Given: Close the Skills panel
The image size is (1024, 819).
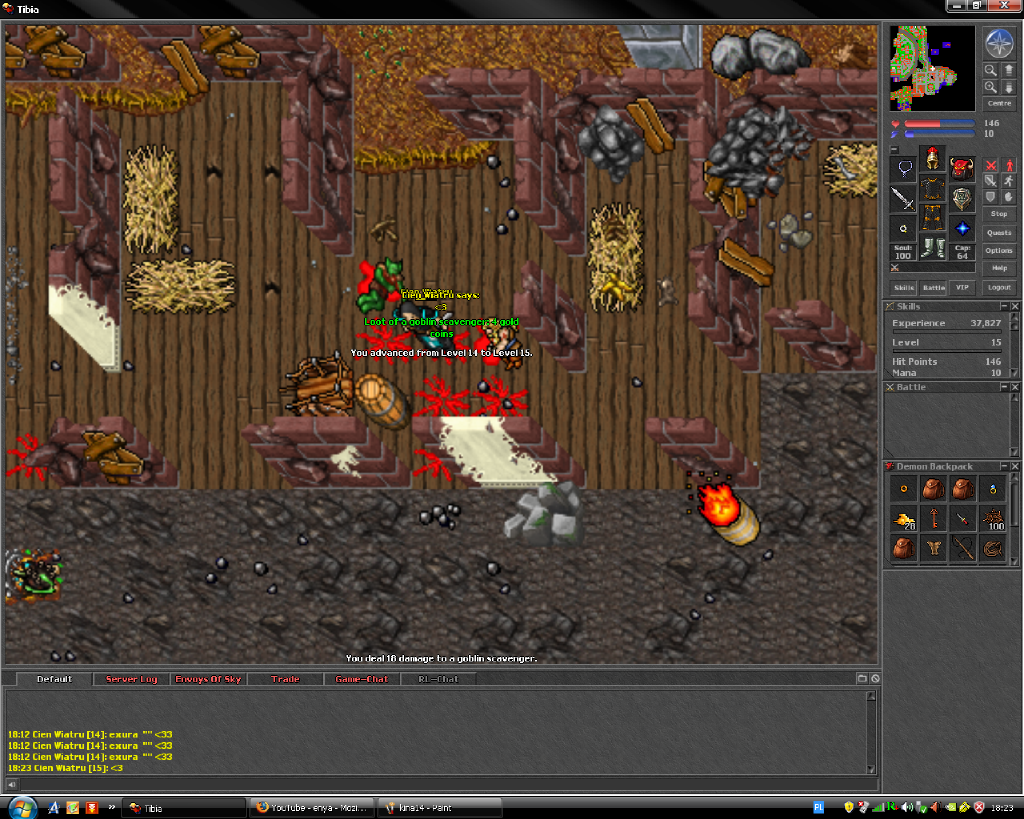Looking at the screenshot, I should 1015,306.
